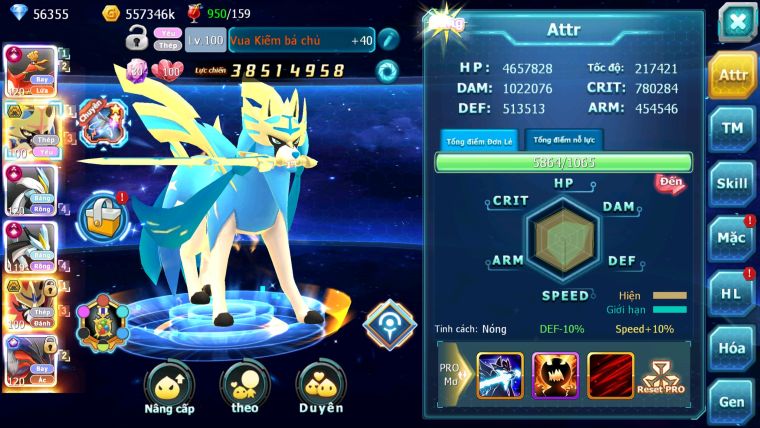Click the red Đến button
This screenshot has height=428, width=760.
(669, 183)
